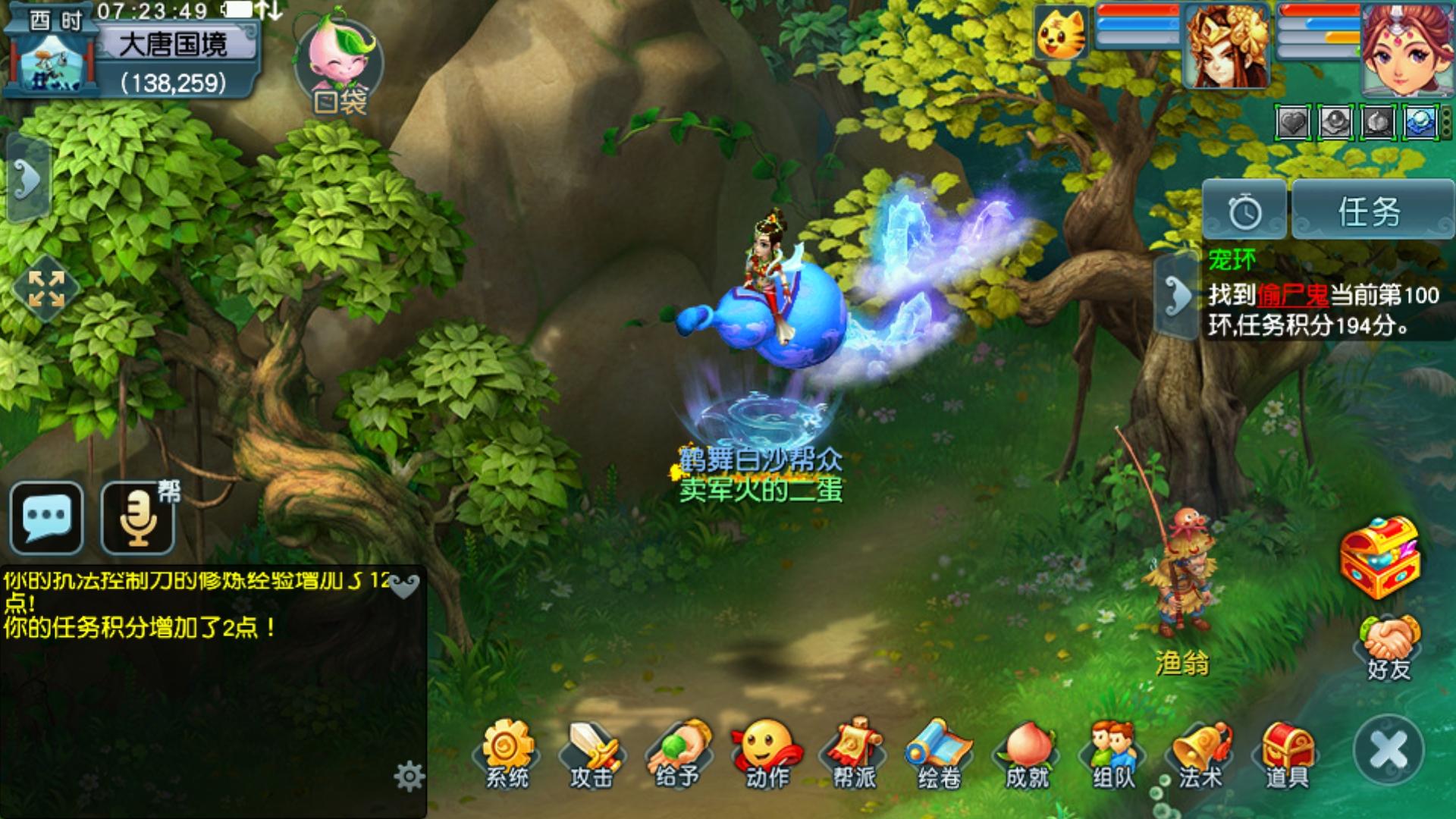
Task: Select the stopwatch timer tab
Action: tap(1244, 212)
